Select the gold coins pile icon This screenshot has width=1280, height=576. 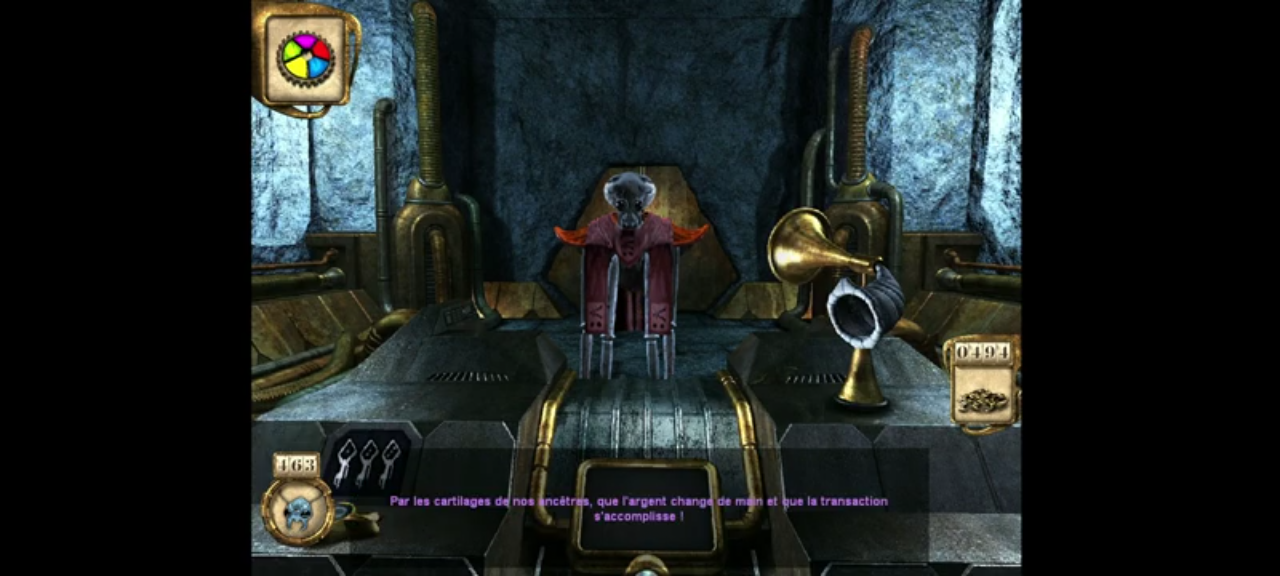(x=982, y=398)
